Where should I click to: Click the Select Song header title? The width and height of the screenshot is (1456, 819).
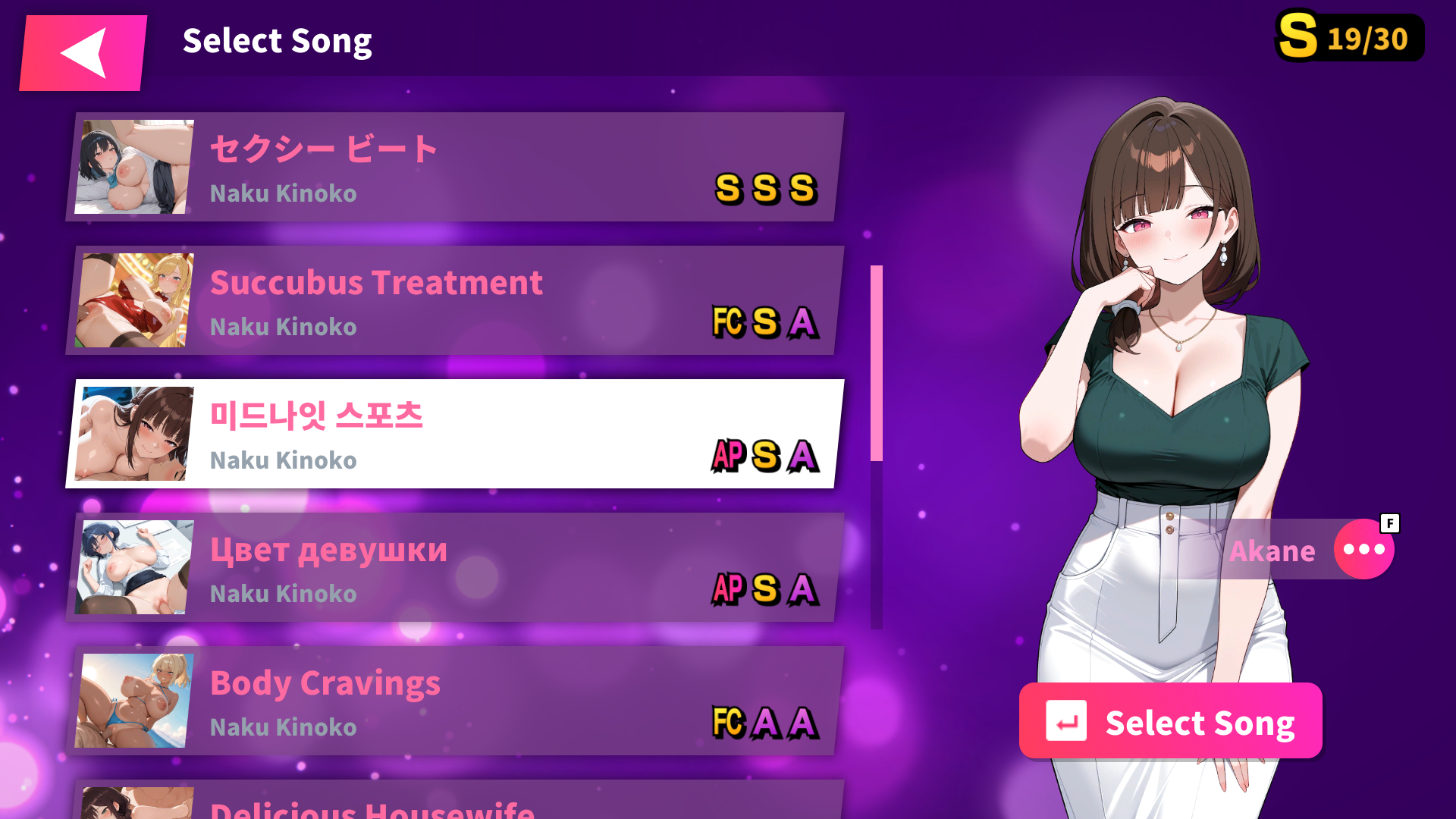pos(278,41)
